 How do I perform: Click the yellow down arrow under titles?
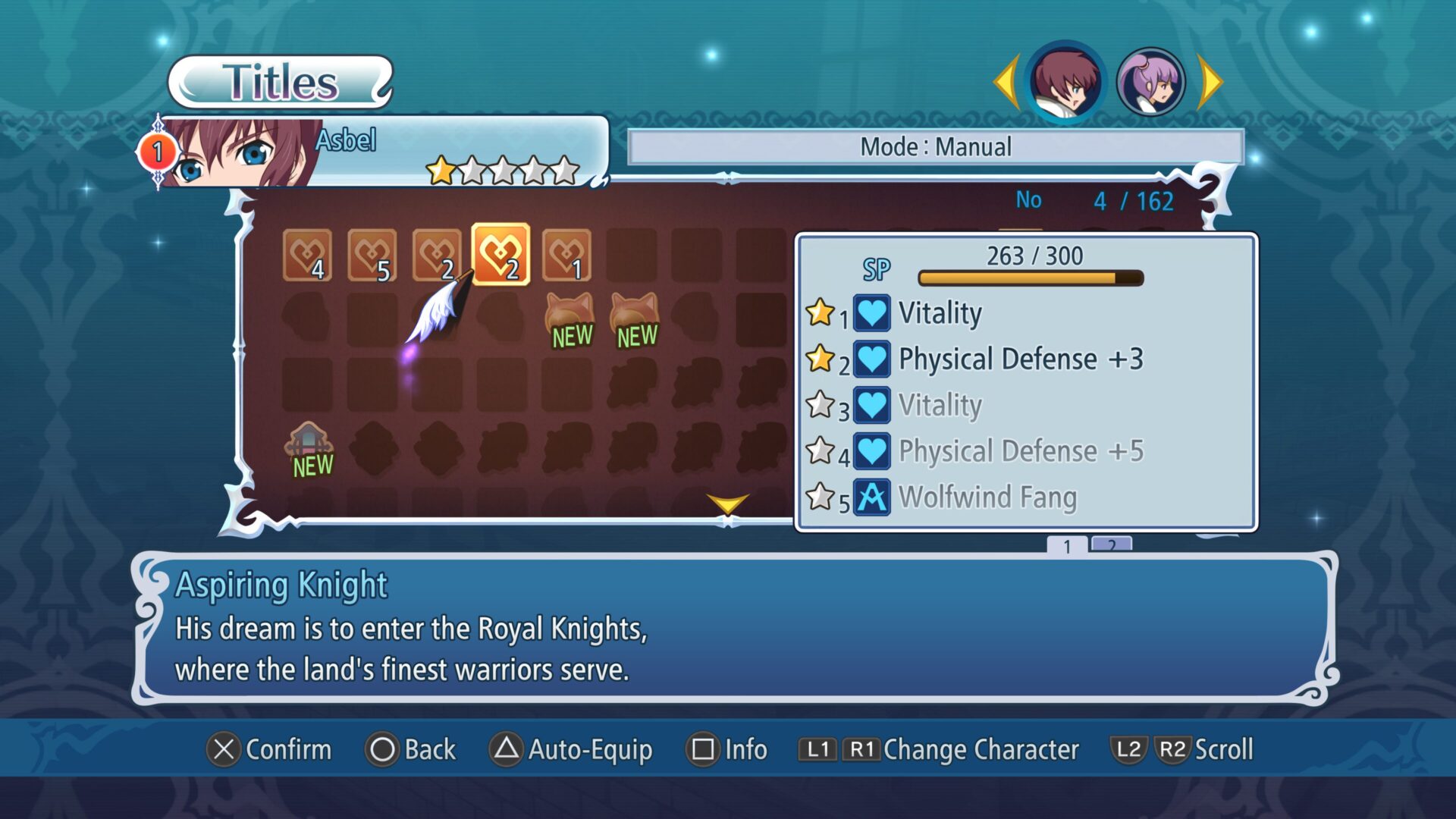727,504
